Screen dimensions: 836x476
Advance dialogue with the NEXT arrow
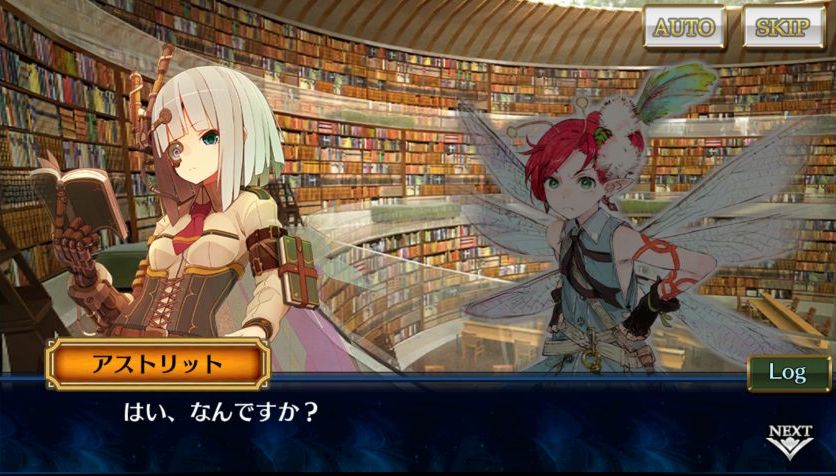[789, 441]
